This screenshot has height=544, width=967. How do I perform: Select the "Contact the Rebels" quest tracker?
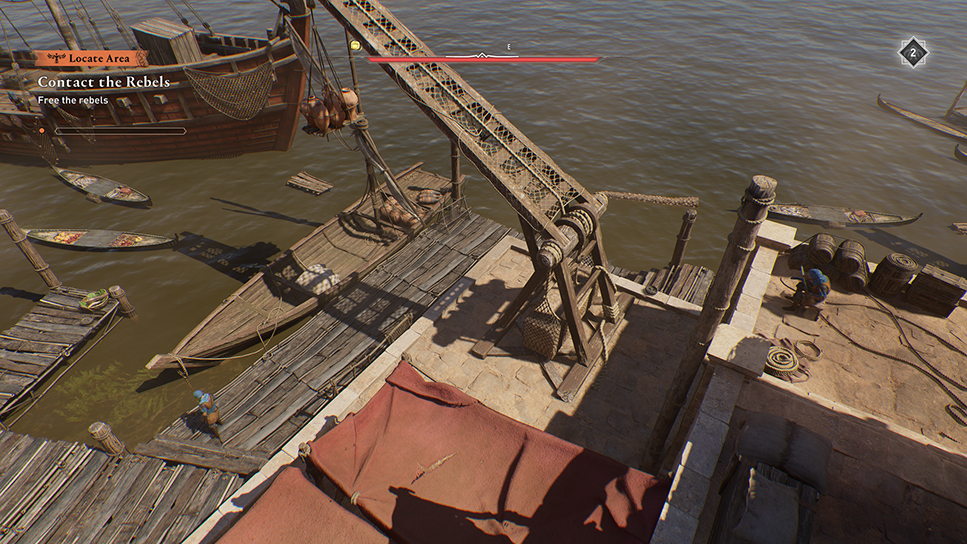pyautogui.click(x=104, y=82)
